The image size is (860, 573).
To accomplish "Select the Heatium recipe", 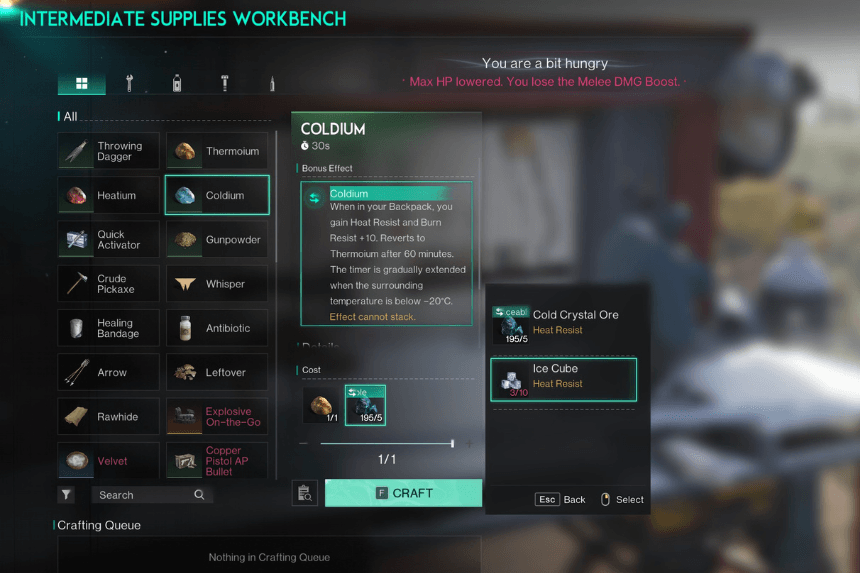I will pos(108,195).
